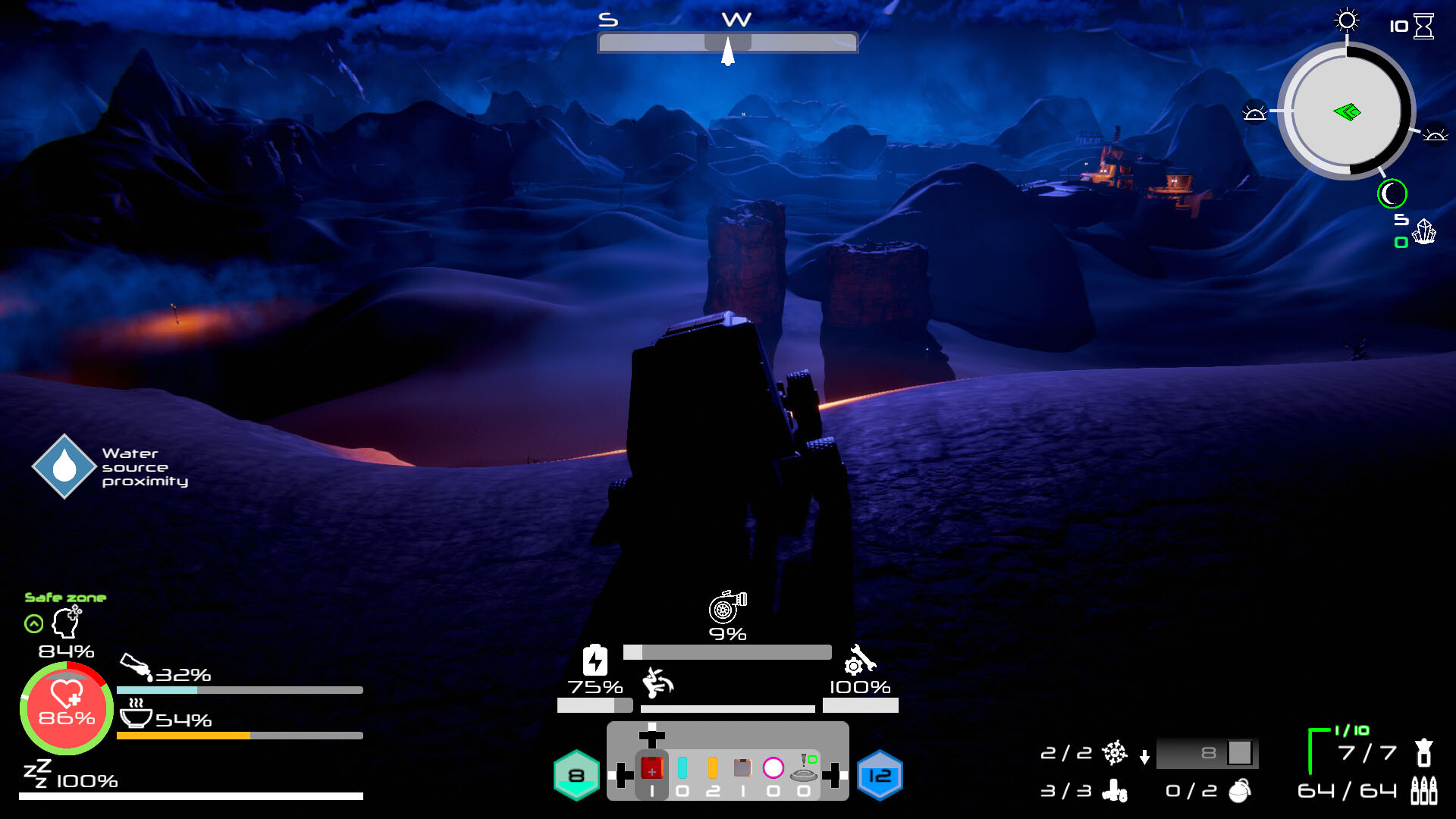Pick the orange food bar item

711,766
